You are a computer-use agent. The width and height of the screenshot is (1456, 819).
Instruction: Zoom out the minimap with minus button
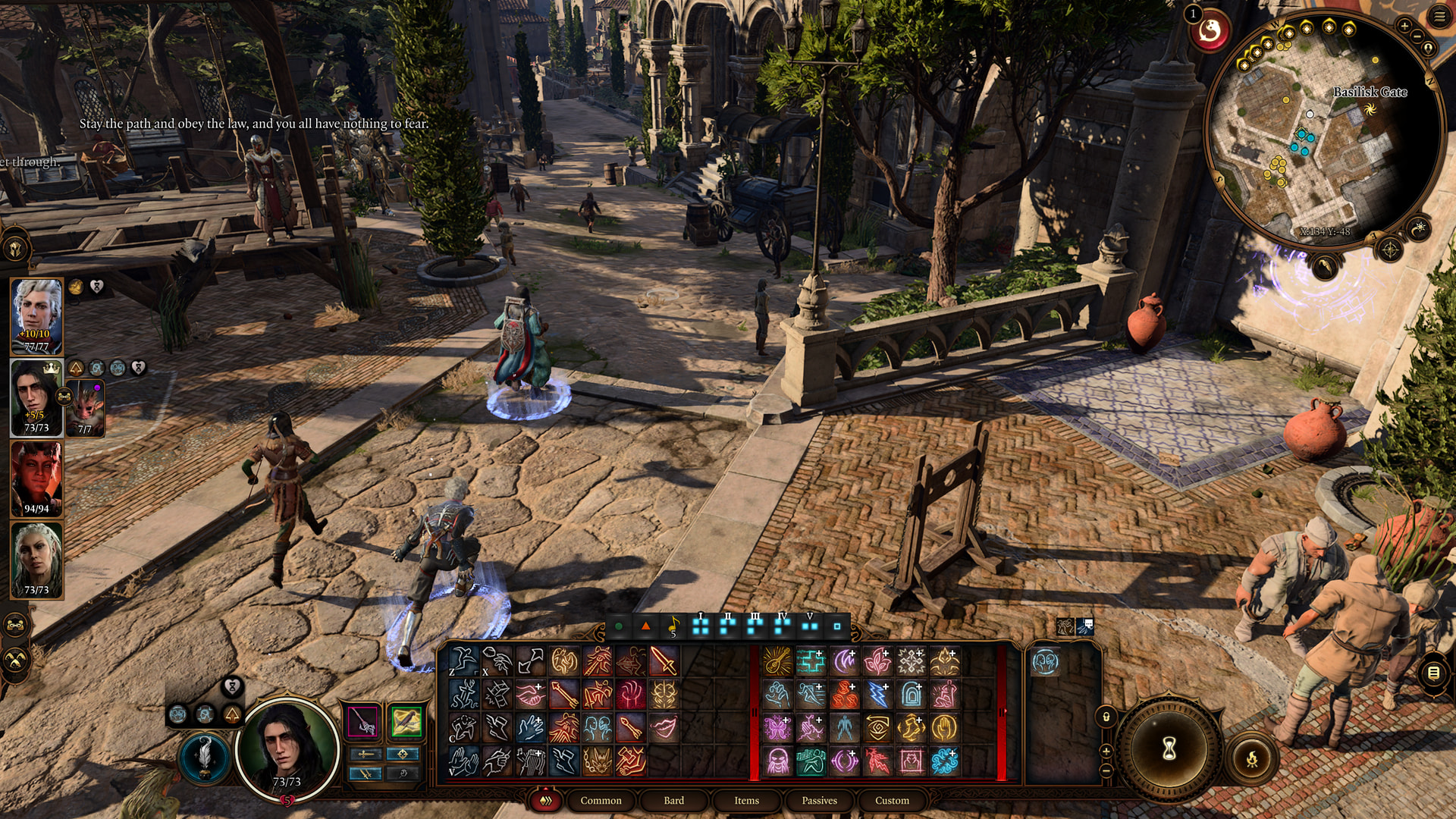1417,36
